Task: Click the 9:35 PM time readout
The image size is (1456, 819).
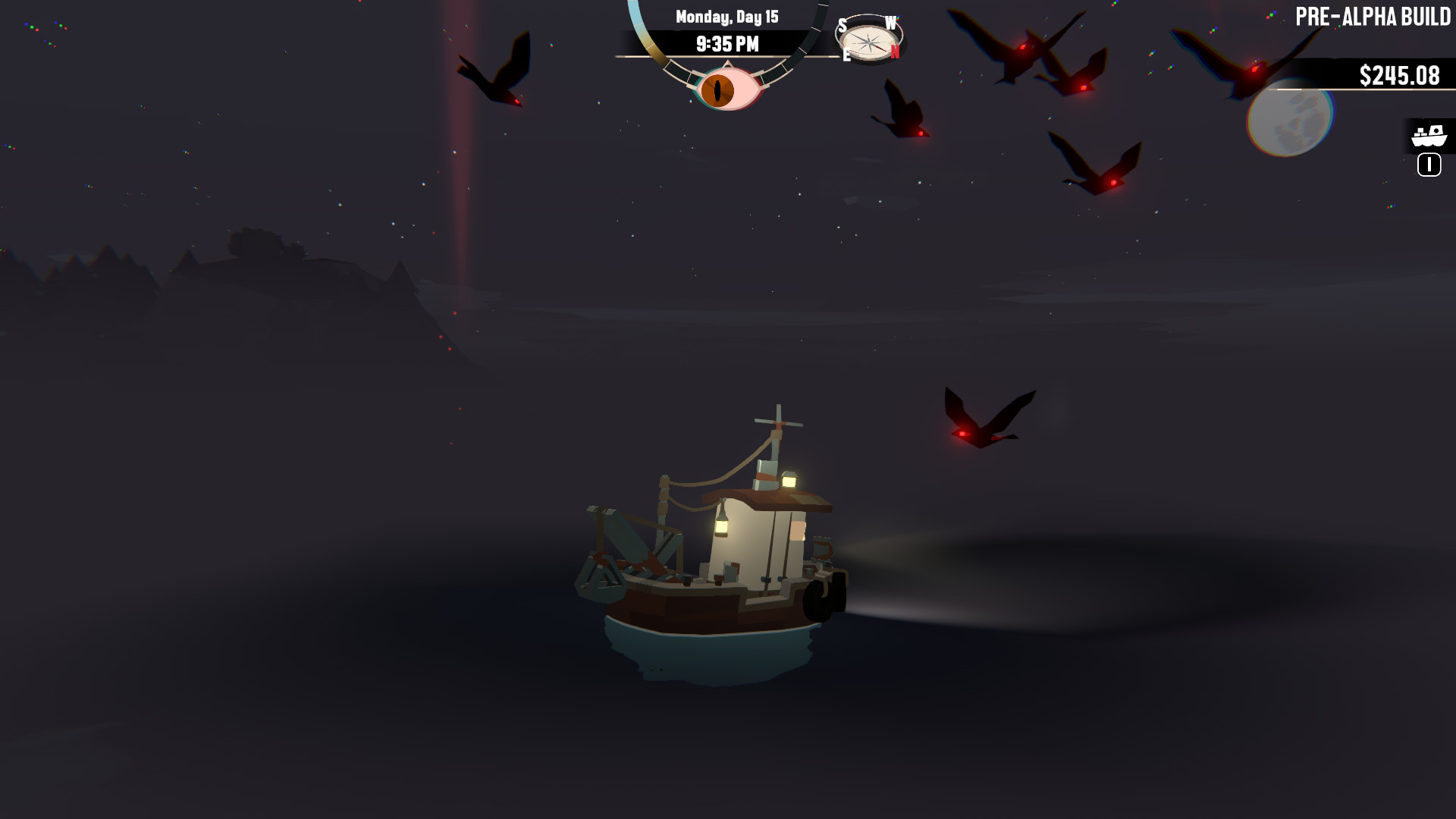Action: tap(729, 43)
